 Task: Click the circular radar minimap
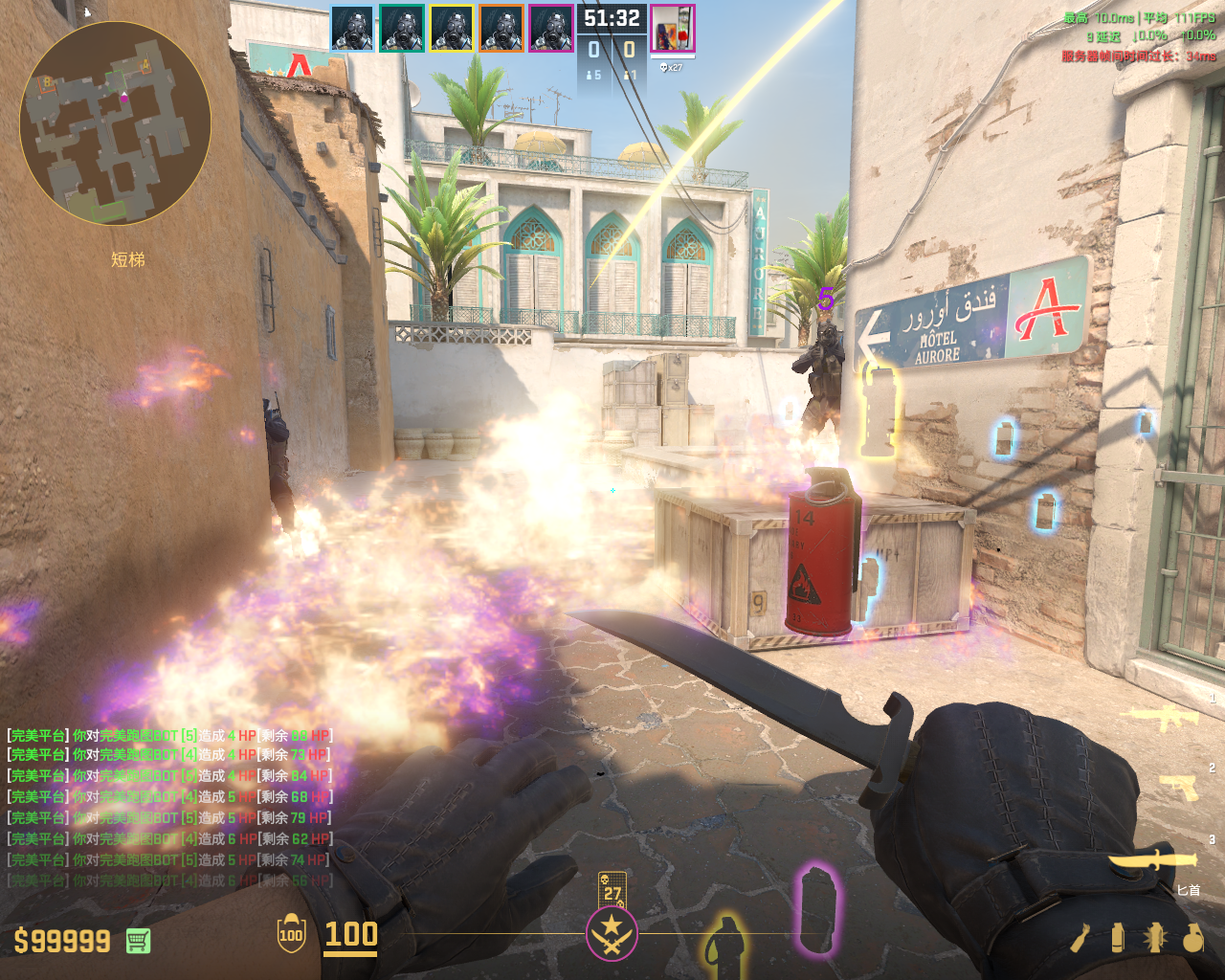pyautogui.click(x=115, y=122)
